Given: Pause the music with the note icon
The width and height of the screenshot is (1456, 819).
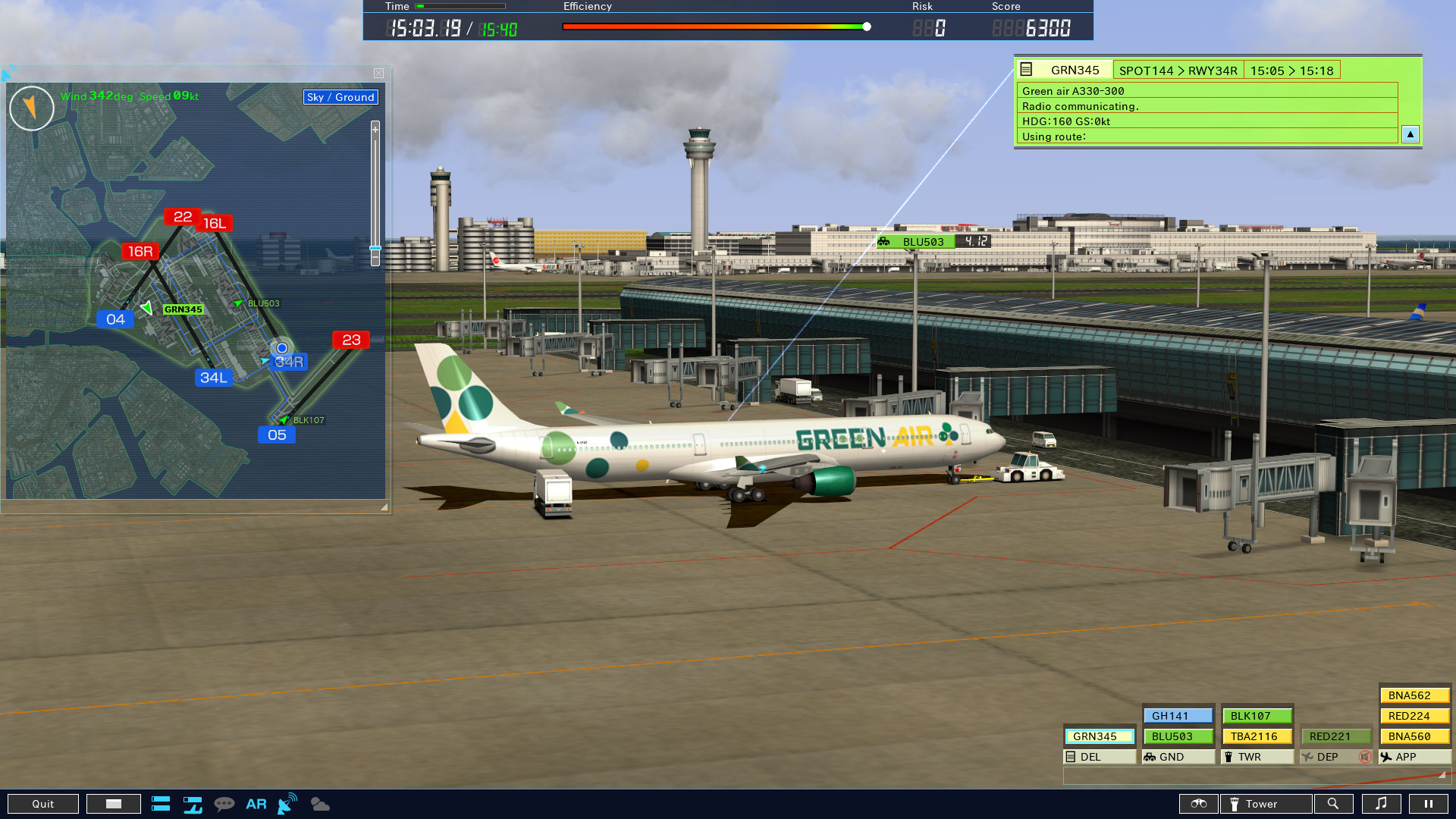Looking at the screenshot, I should [1382, 804].
